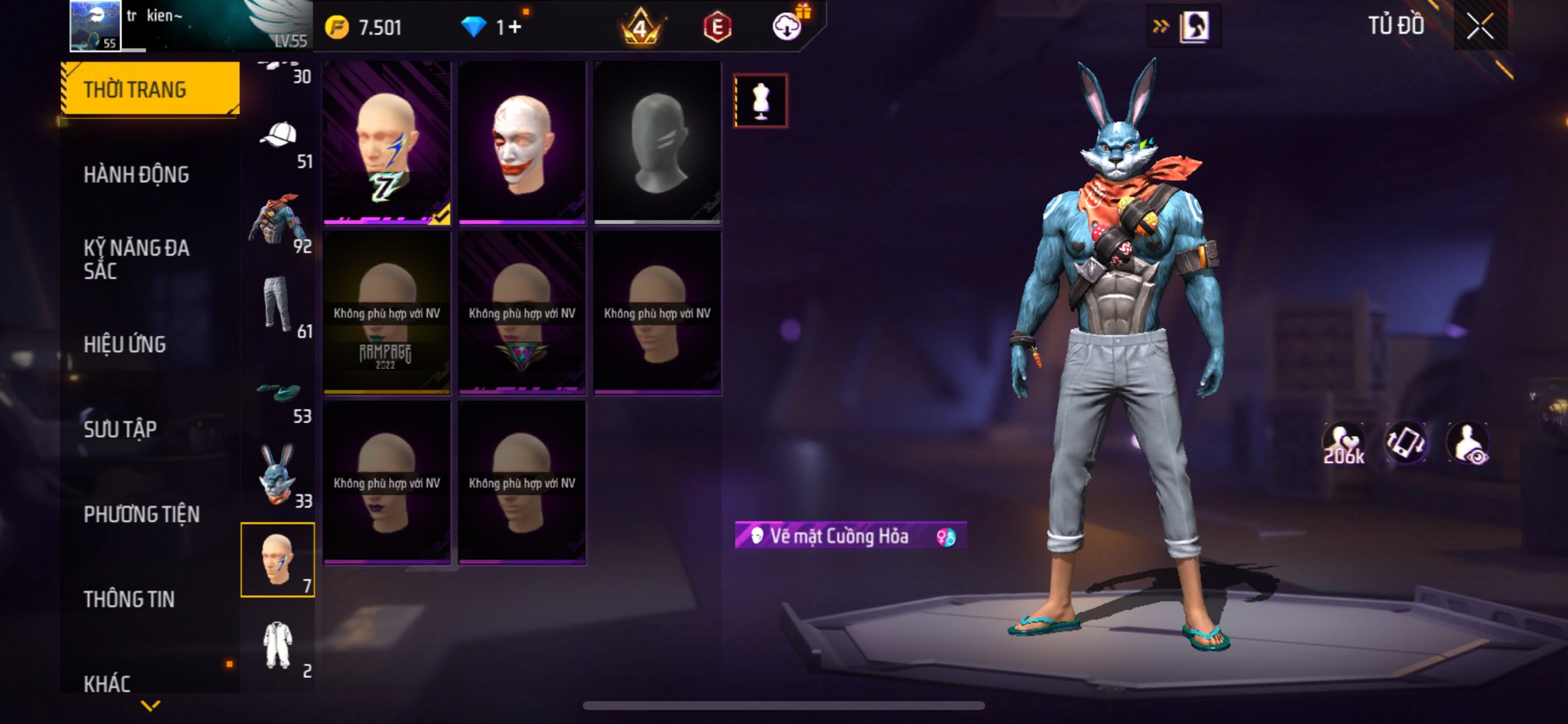Open the Kỹ Năng Đa Sắc tab
The image size is (1568, 724).
[x=136, y=259]
